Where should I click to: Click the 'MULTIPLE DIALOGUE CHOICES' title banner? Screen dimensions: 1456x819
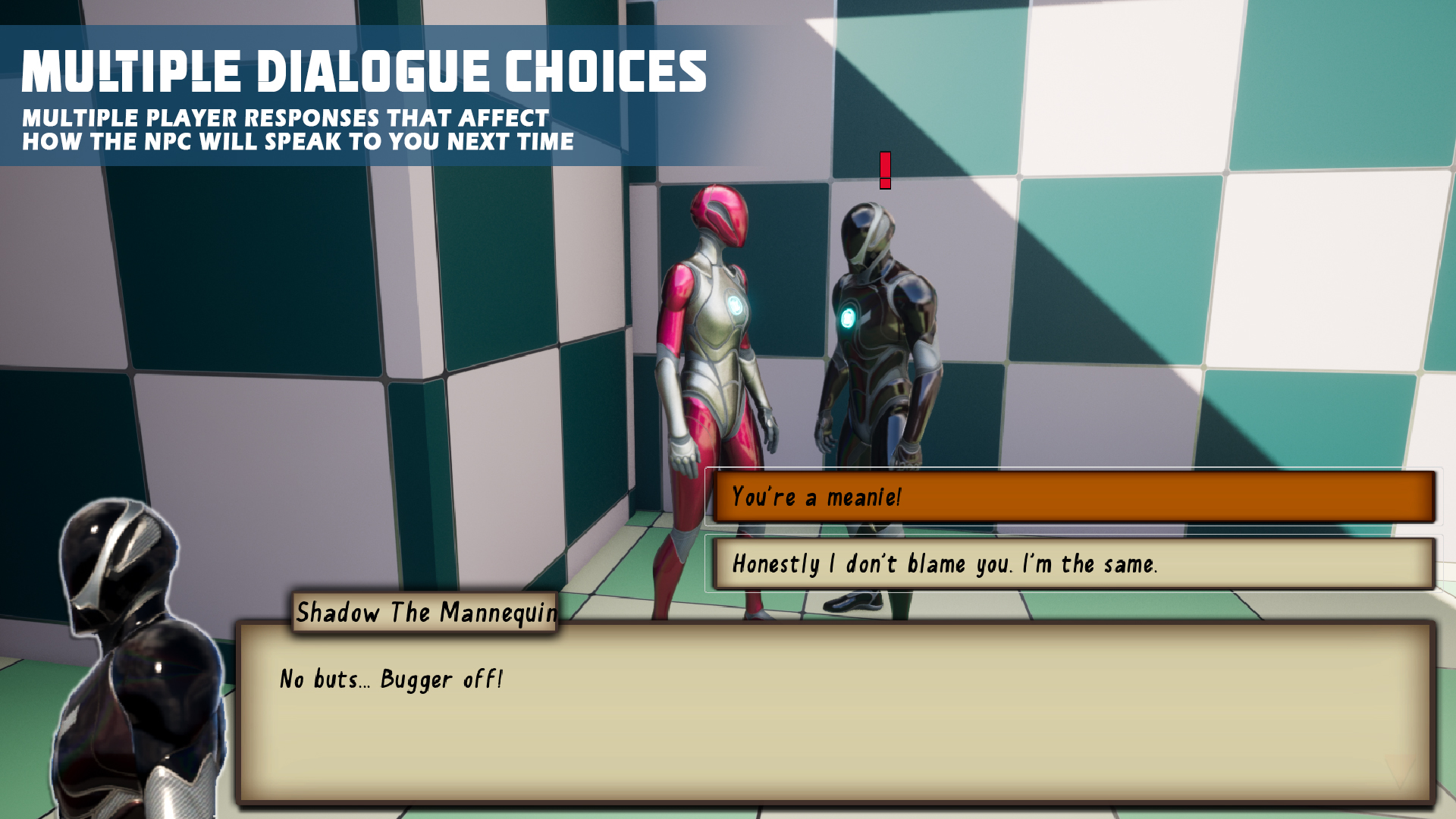364,72
